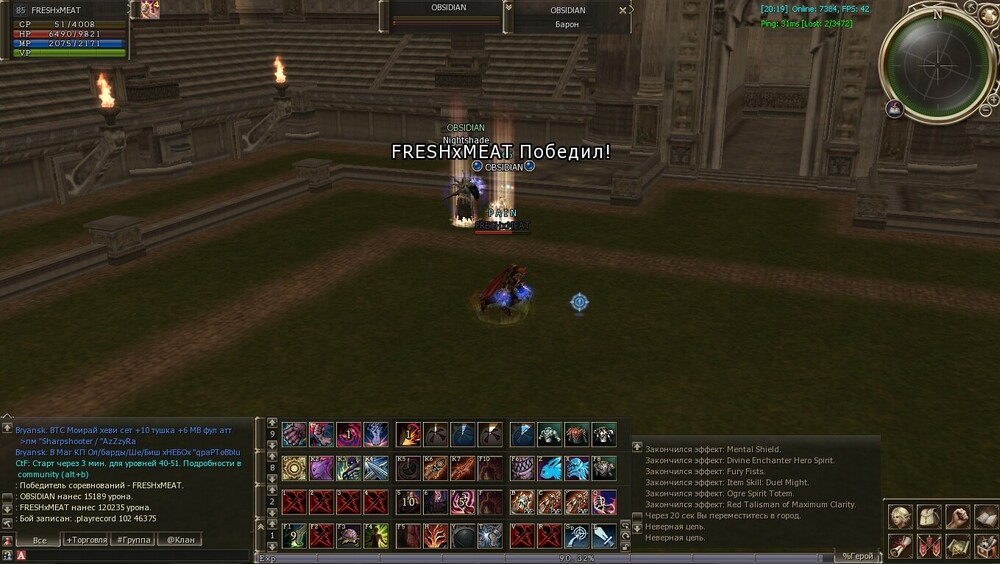
Task: Activate the turtle shell skill in F3 slot
Action: click(x=348, y=536)
